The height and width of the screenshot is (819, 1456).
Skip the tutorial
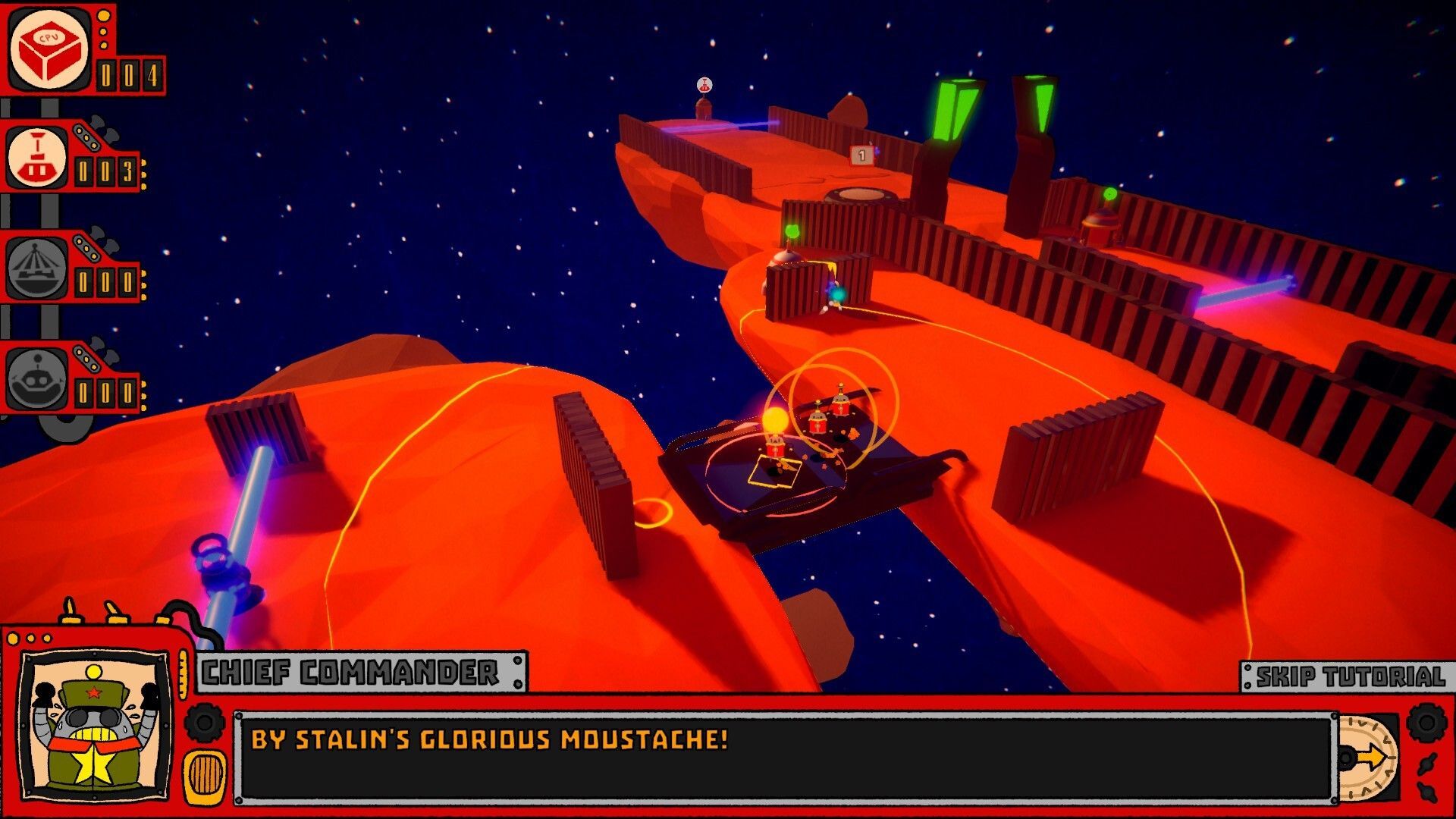(x=1350, y=676)
